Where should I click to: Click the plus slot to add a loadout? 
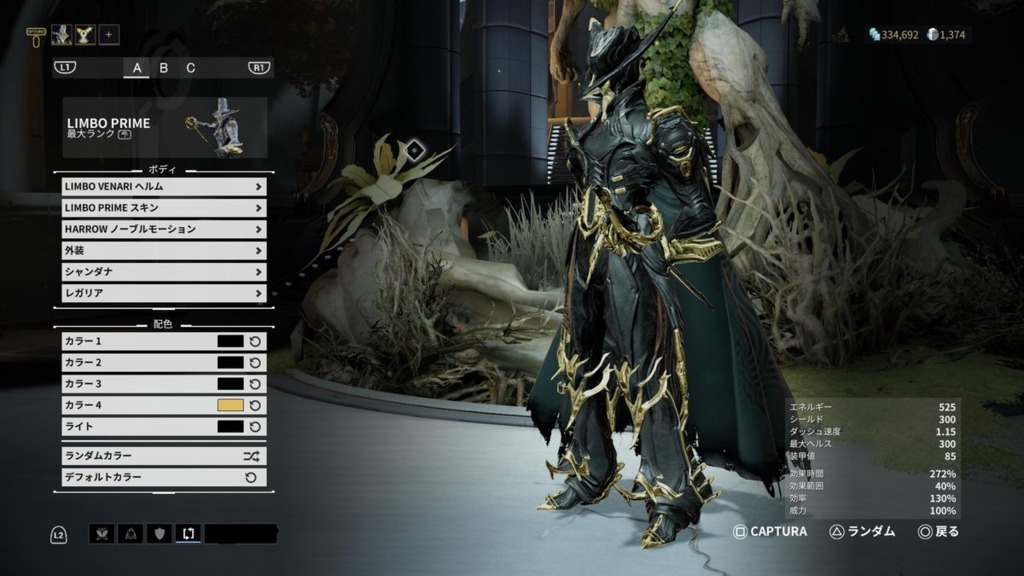[108, 35]
